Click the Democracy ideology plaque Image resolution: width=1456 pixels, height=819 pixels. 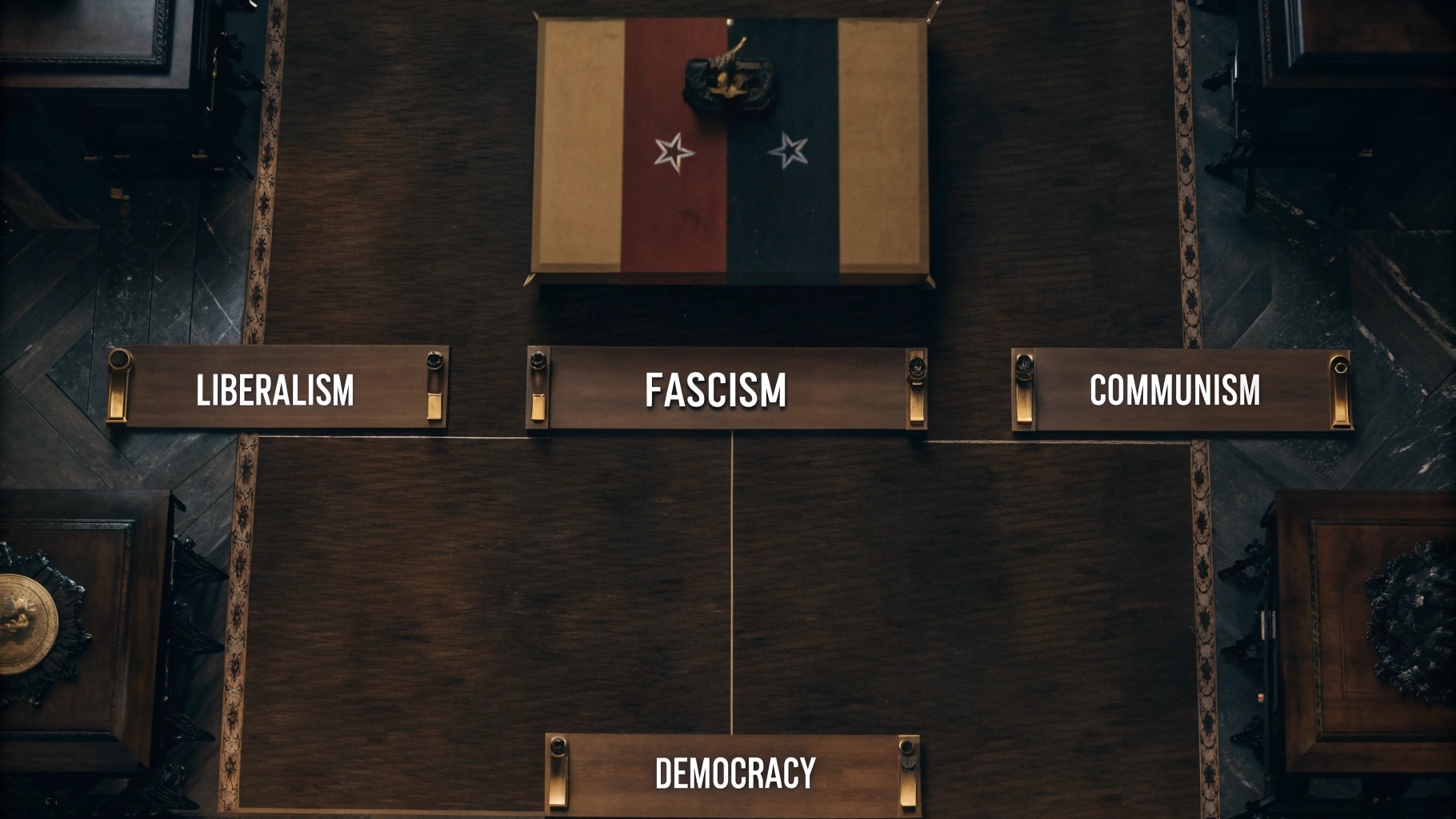tap(733, 773)
